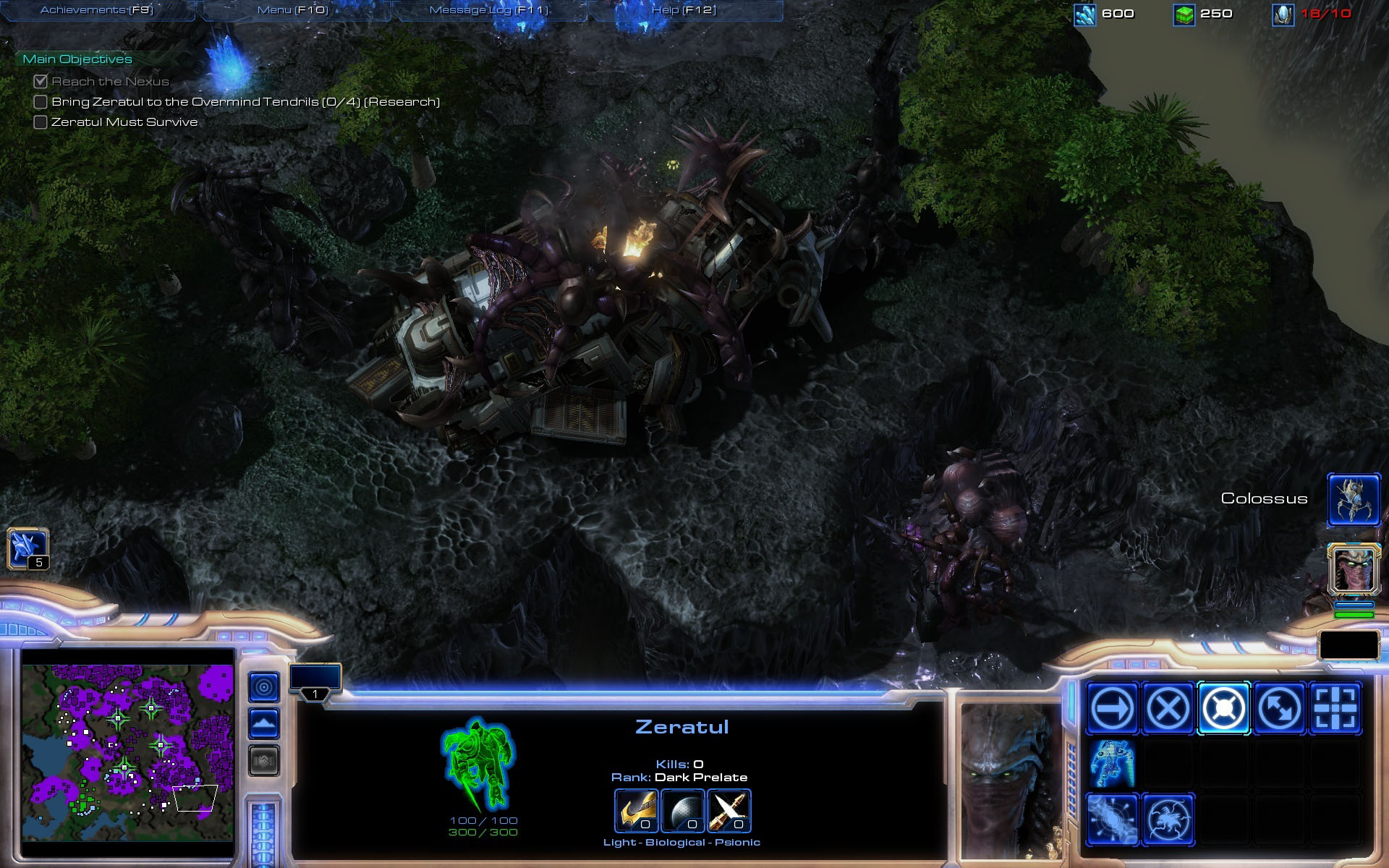
Task: Activate the Hold Position command
Action: pyautogui.click(x=1223, y=708)
